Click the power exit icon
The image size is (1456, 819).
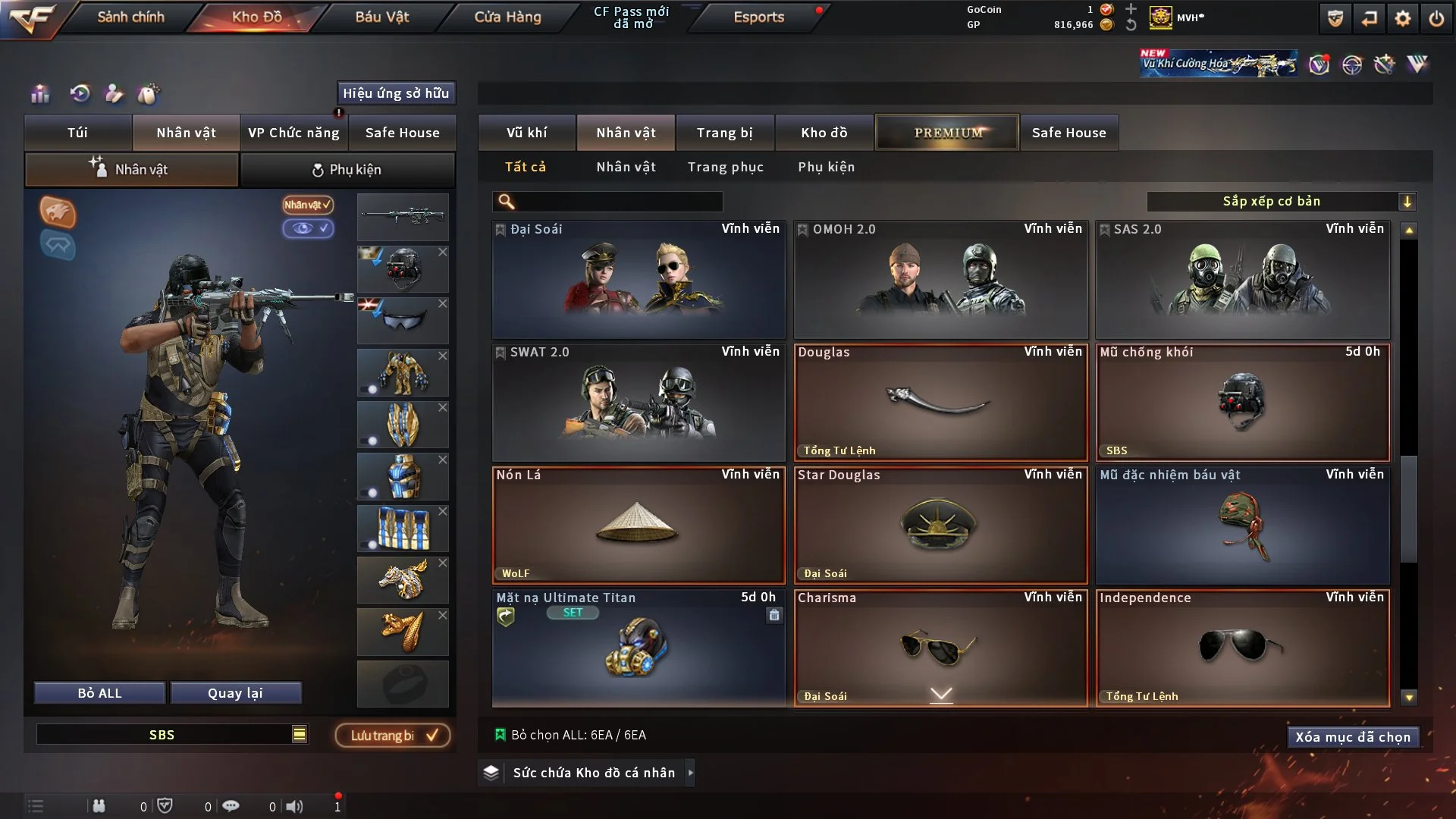click(x=1436, y=18)
